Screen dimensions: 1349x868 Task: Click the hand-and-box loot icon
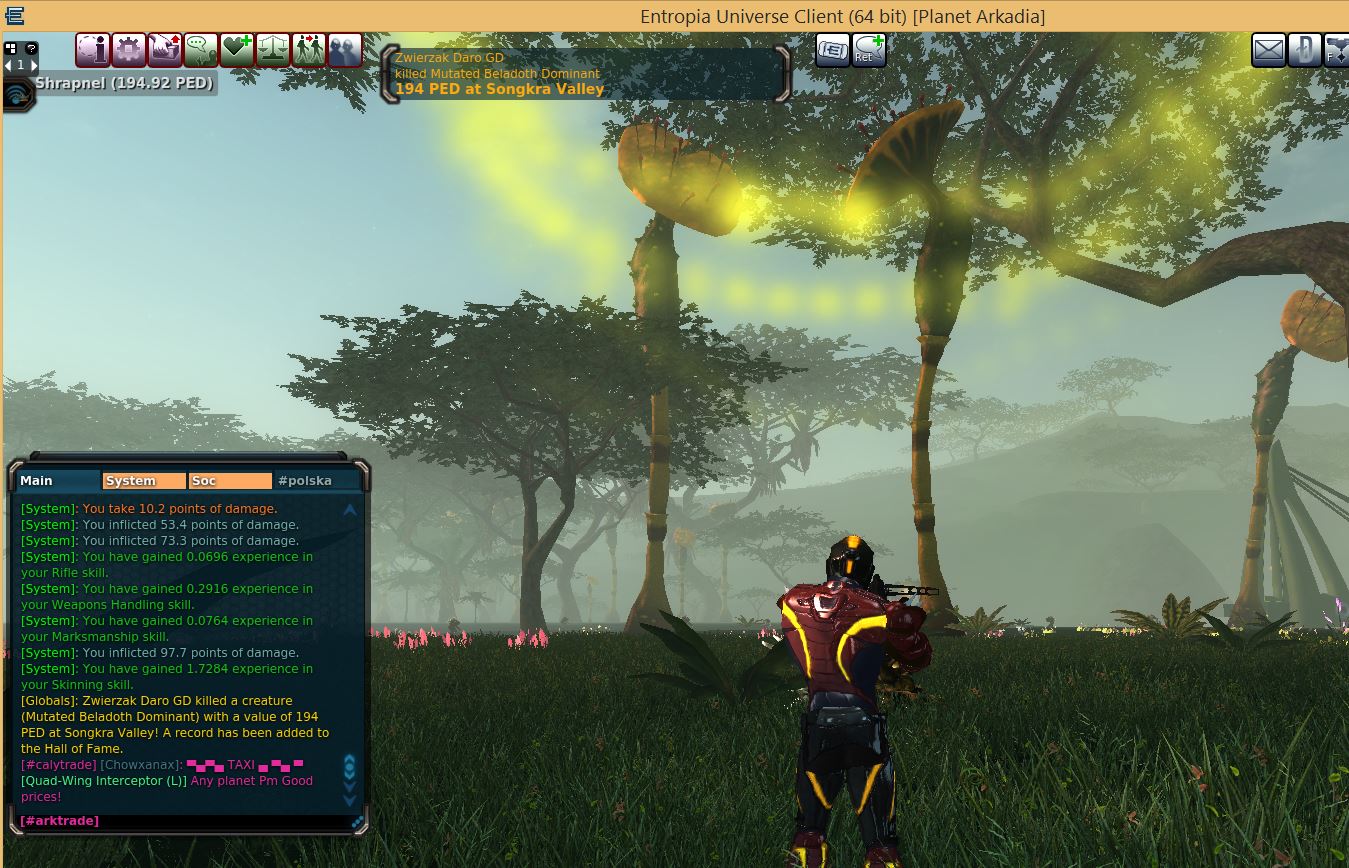pos(165,50)
